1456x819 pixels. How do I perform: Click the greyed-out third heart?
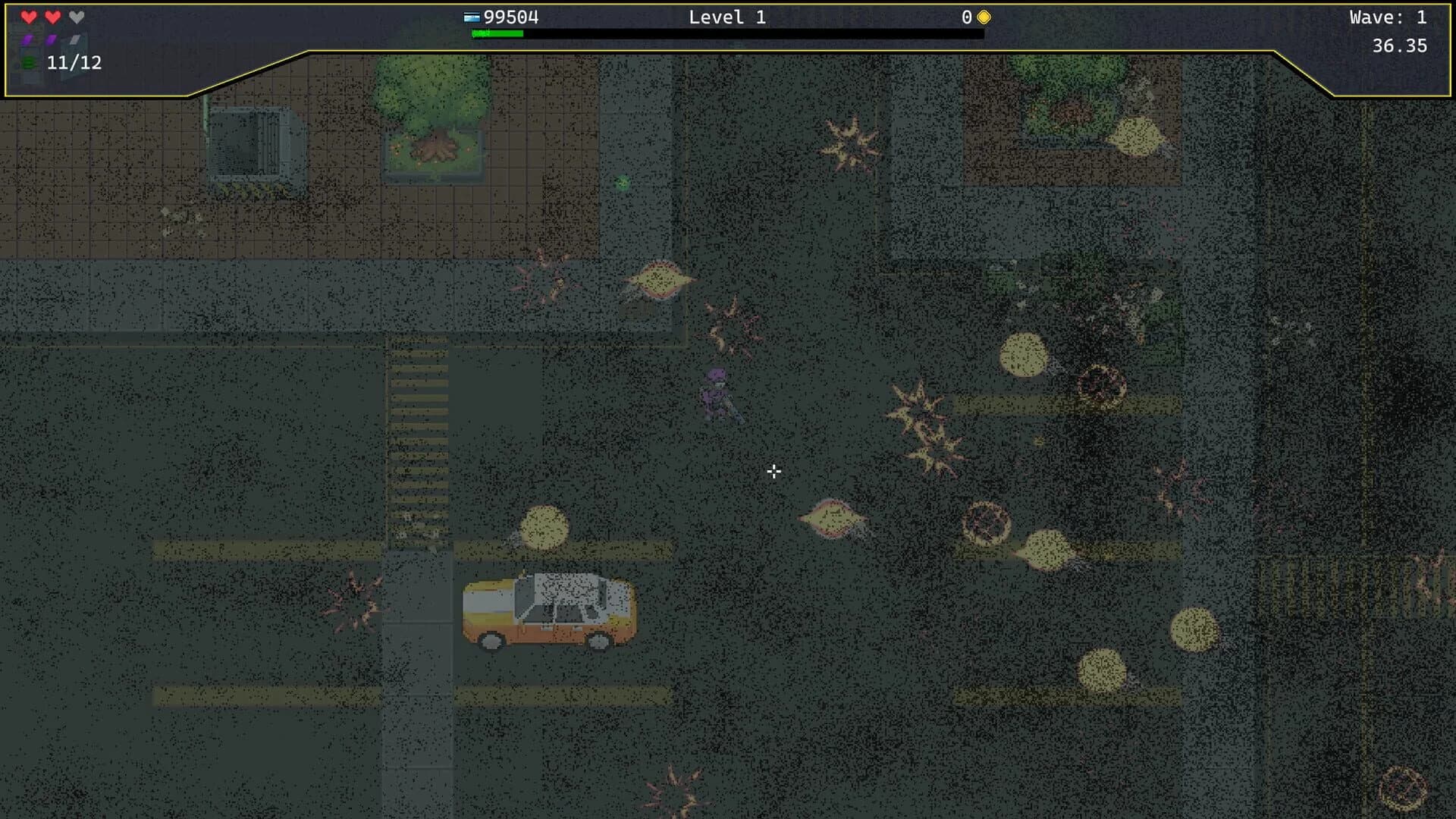tap(76, 16)
